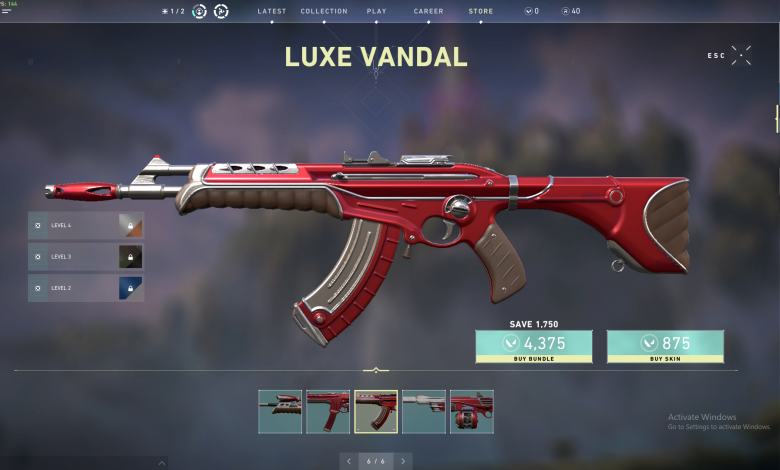Select the red pistol thumbnail

coord(280,411)
